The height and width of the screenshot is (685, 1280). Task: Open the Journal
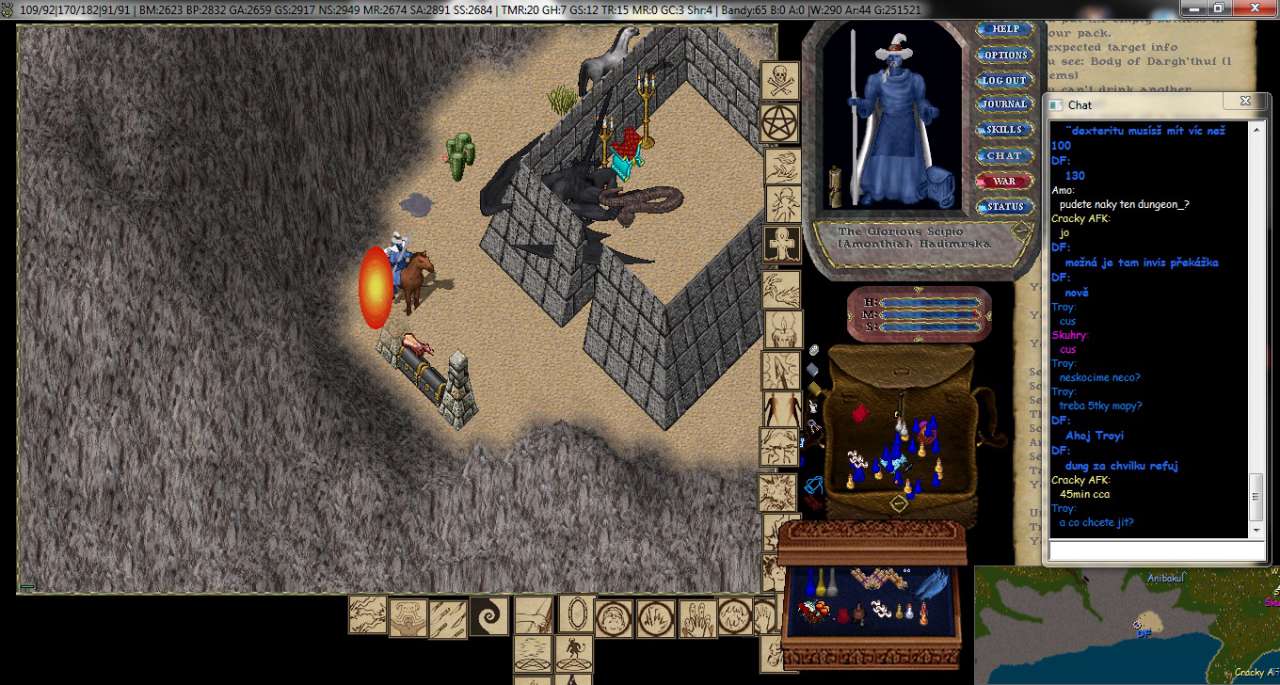tap(1004, 104)
